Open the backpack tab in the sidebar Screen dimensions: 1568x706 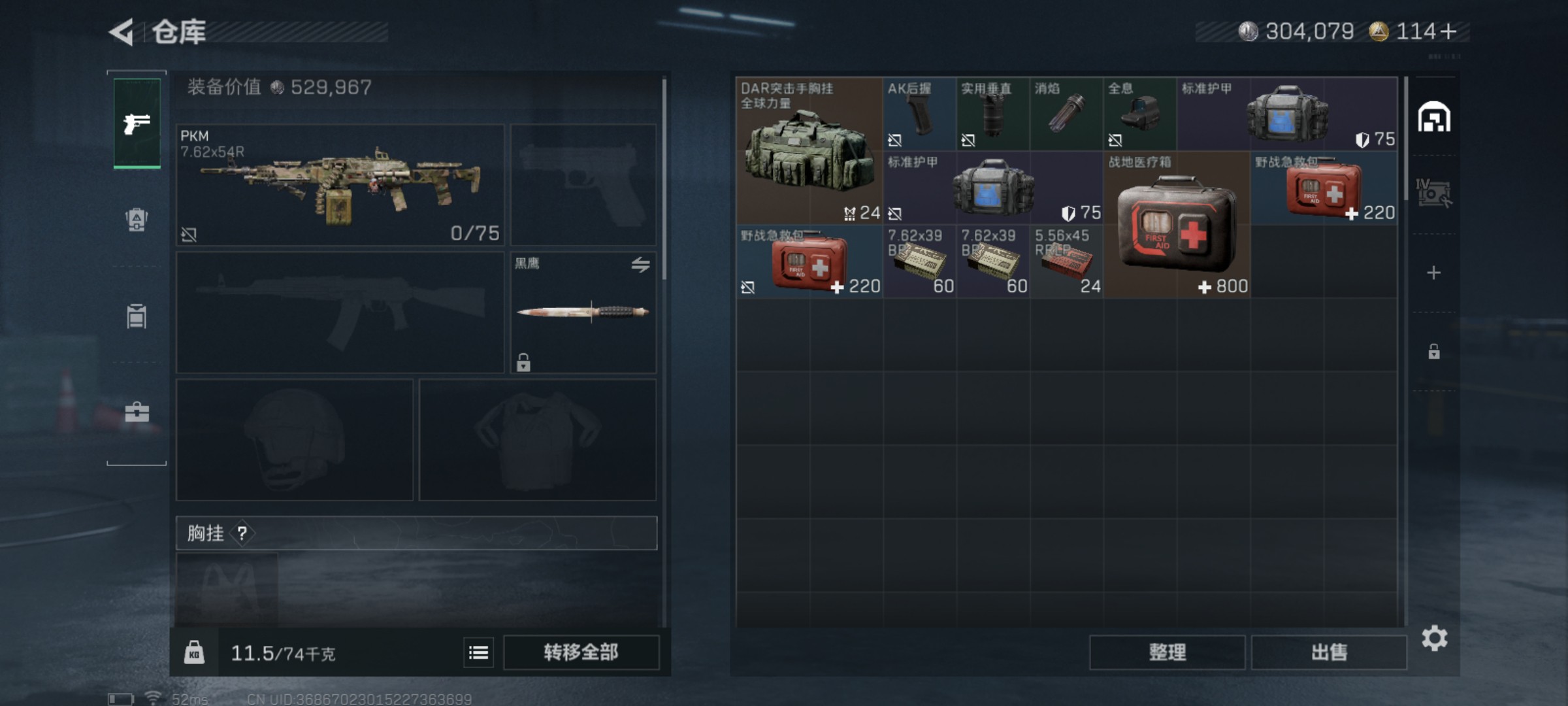[x=137, y=220]
